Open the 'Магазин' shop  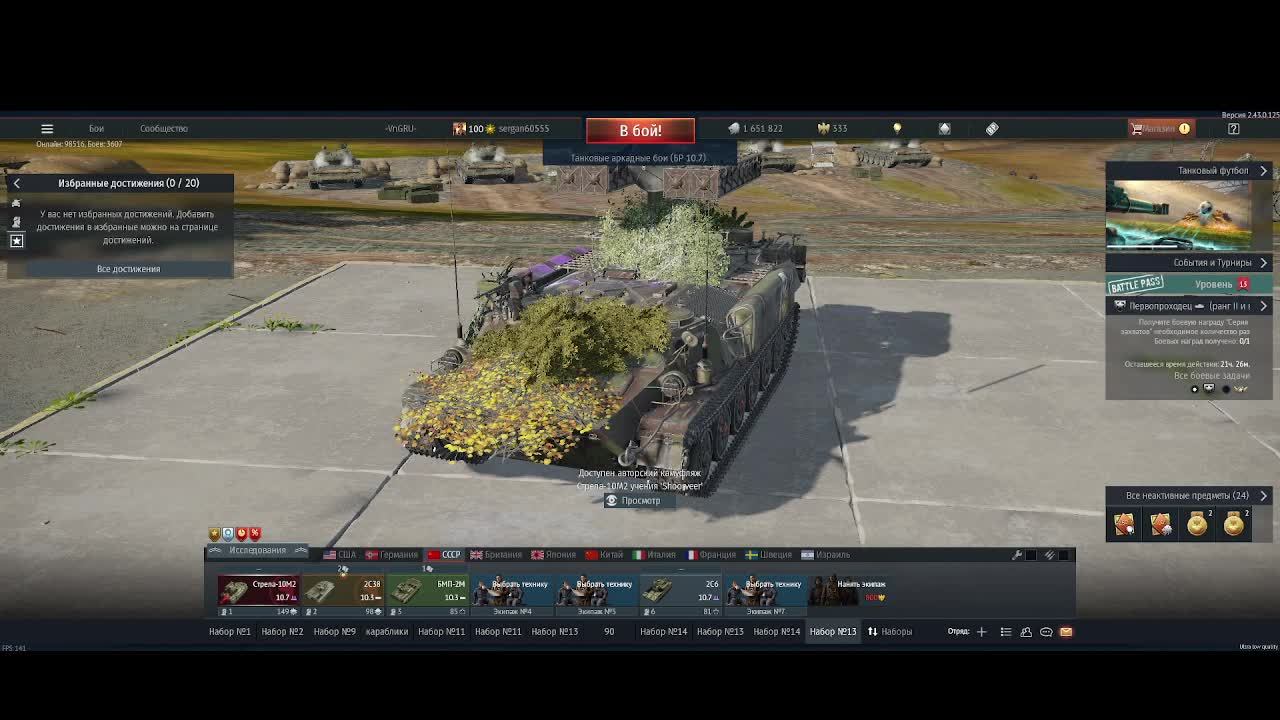click(x=1160, y=129)
